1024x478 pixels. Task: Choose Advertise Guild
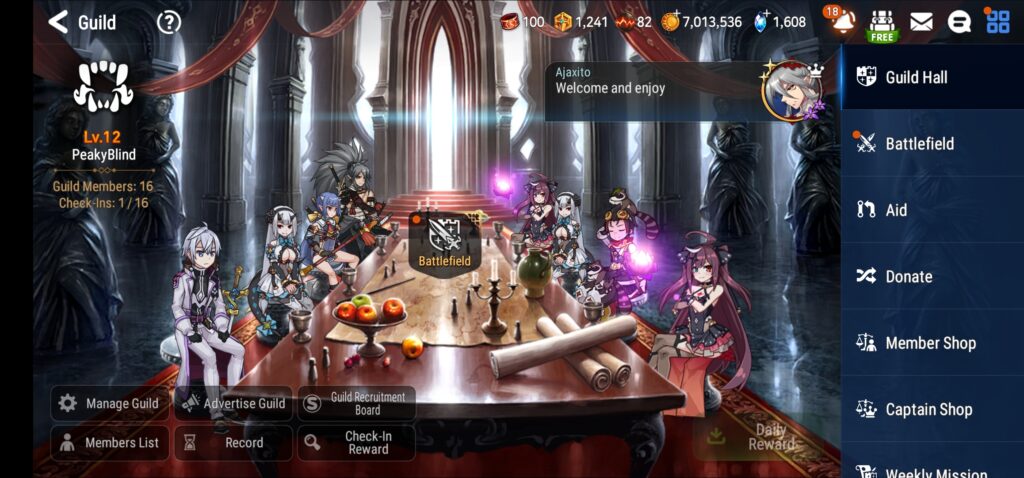tap(233, 403)
